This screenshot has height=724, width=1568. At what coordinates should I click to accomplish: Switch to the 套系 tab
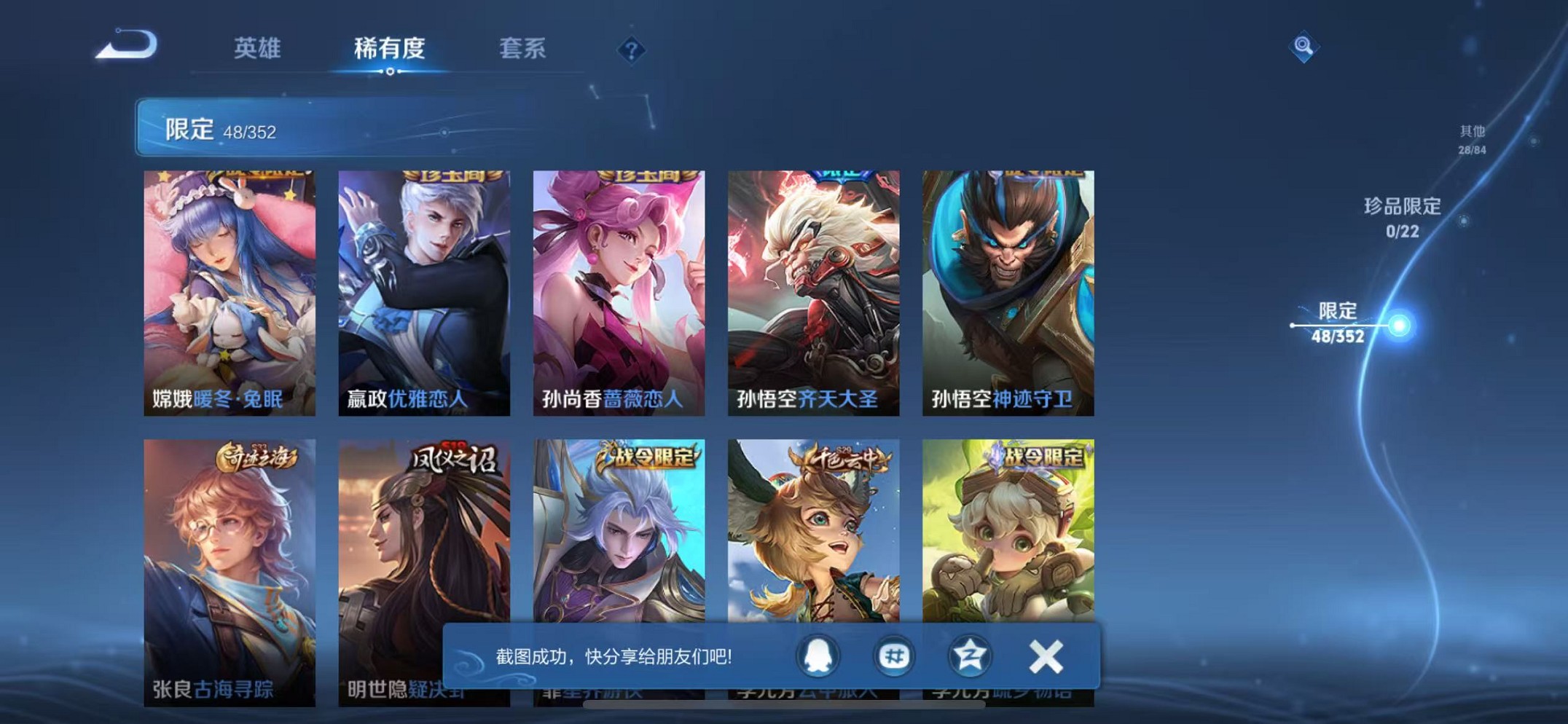[x=521, y=49]
